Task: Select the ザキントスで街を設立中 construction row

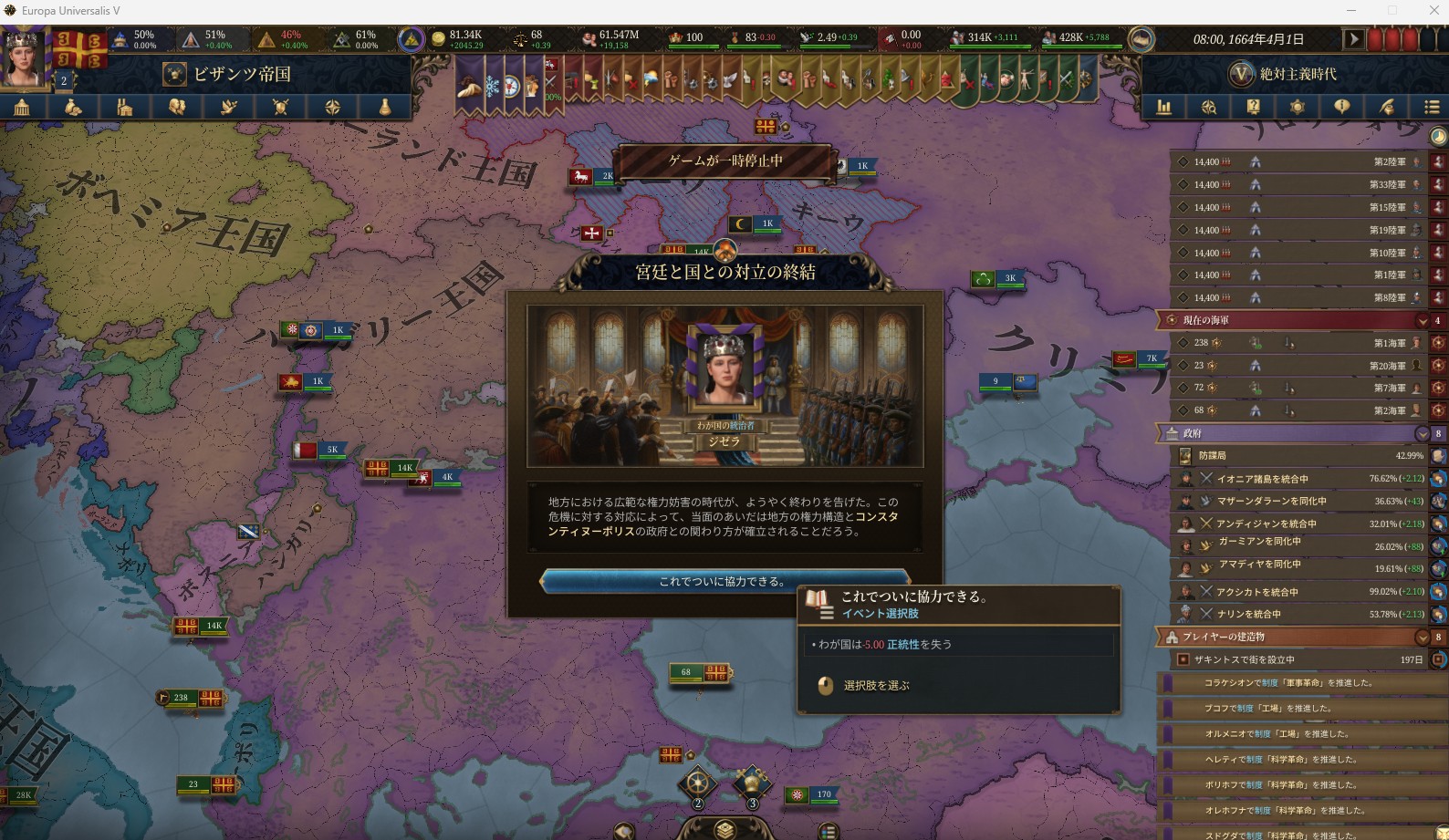Action: 1296,659
